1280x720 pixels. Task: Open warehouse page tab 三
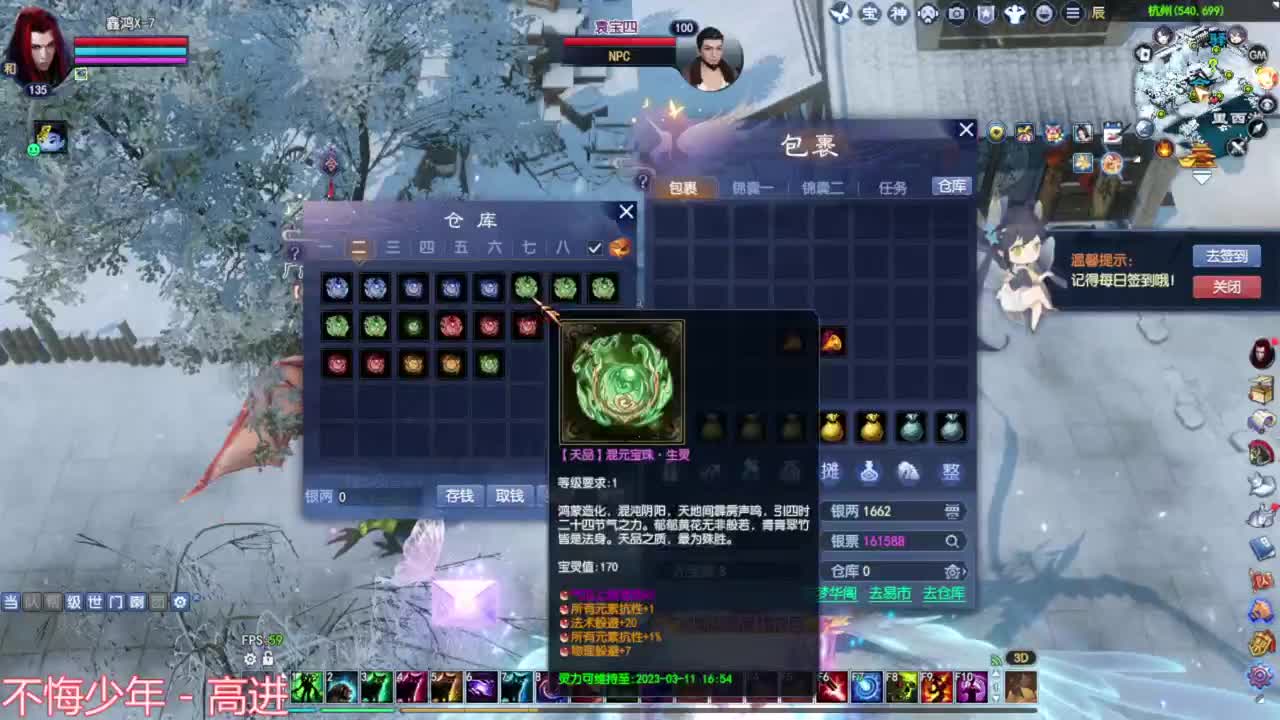[x=392, y=248]
